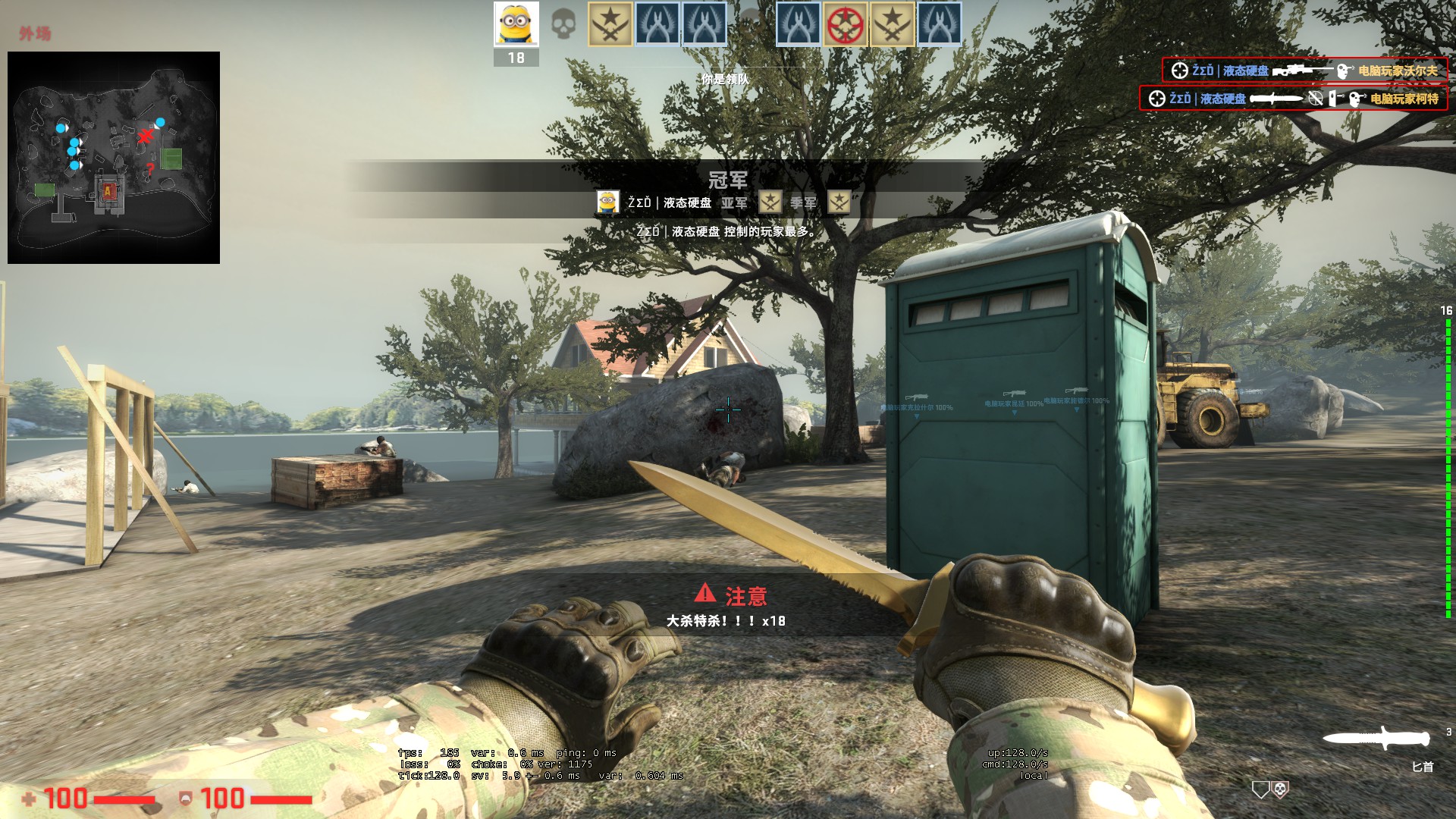Click the radar minimap

[114, 158]
